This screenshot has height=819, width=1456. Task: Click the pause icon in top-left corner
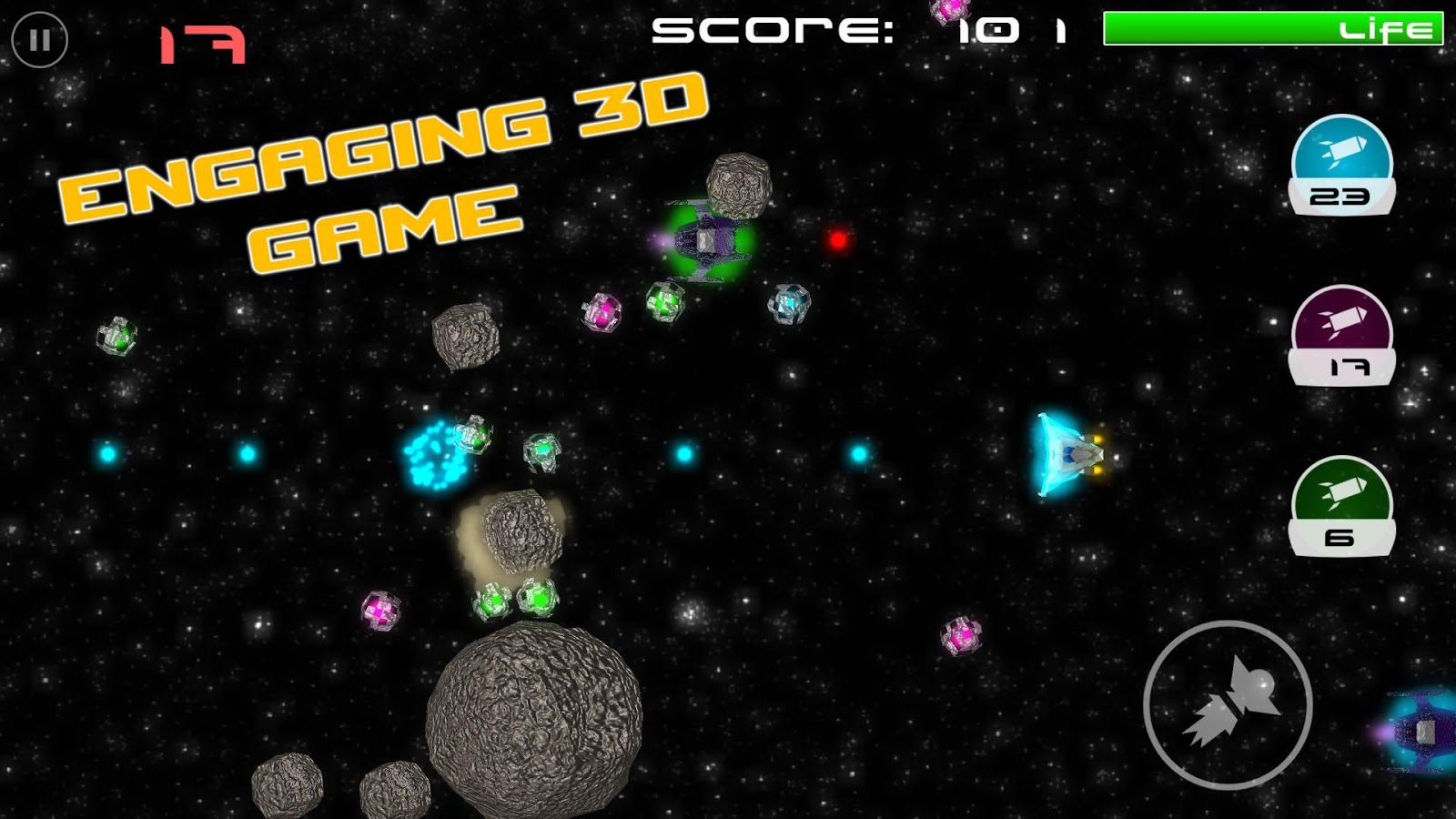point(38,40)
